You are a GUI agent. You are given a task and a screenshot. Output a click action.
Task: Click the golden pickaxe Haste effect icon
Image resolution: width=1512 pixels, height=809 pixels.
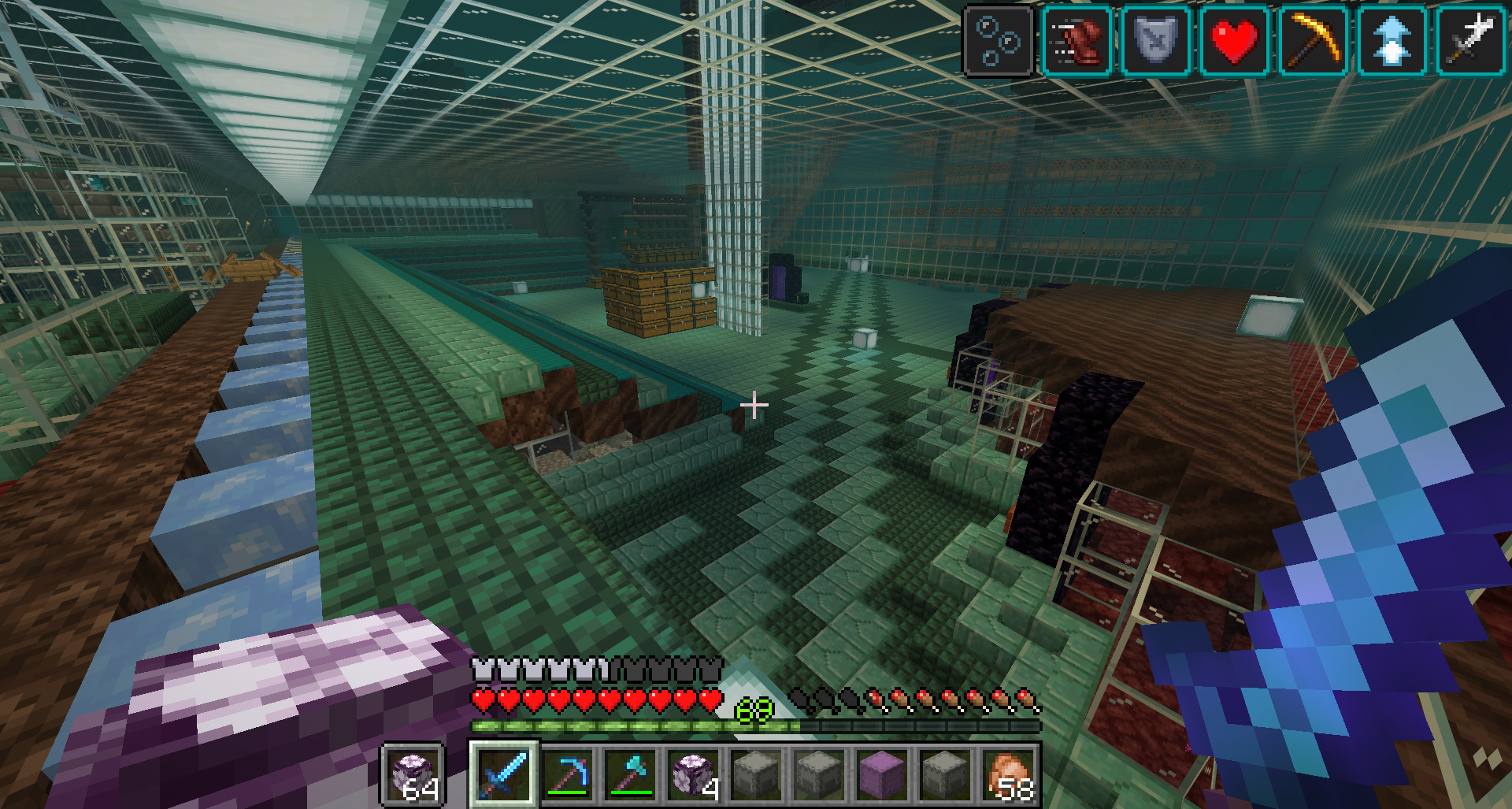coord(1313,40)
